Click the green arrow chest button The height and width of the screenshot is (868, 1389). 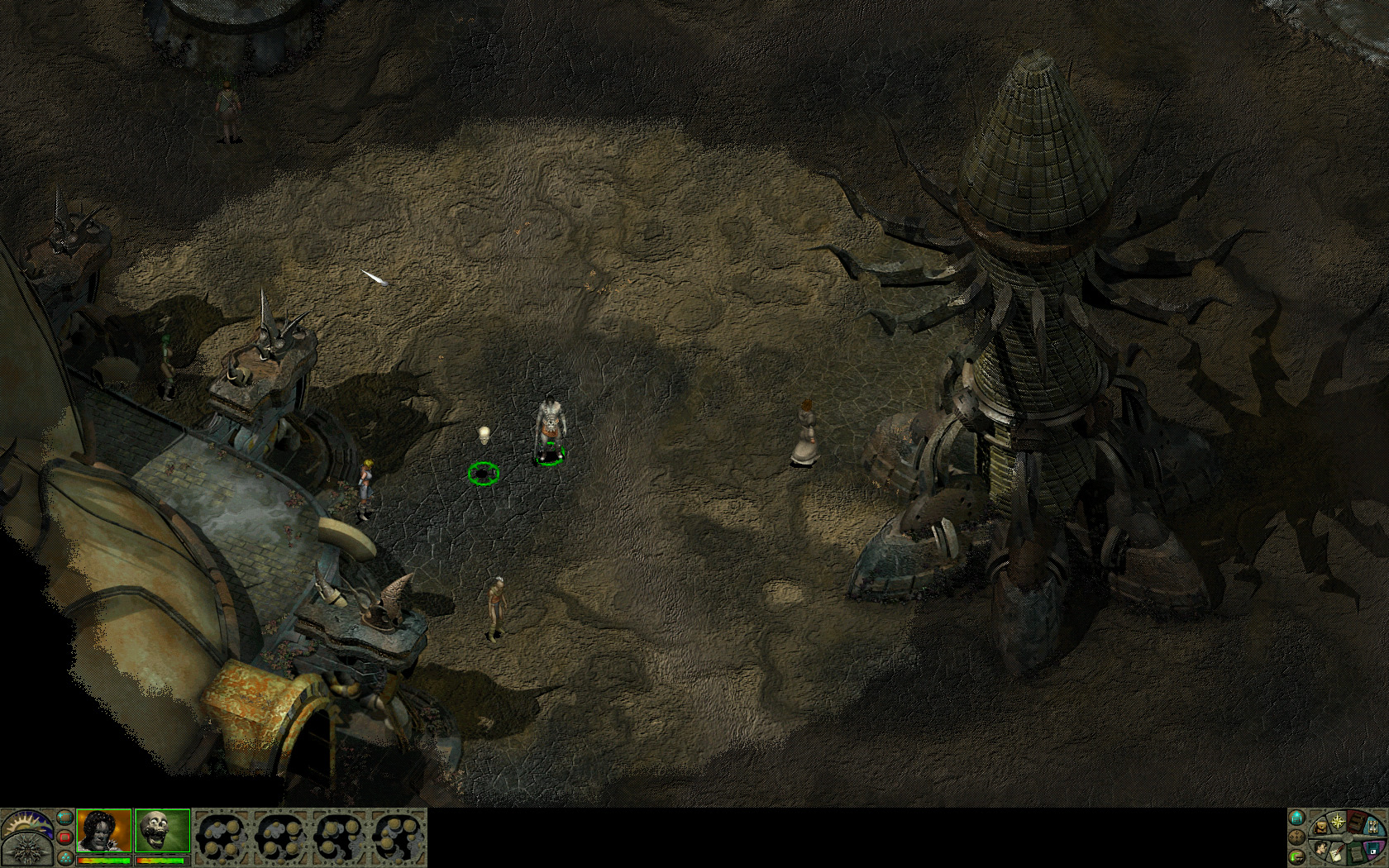point(1296,857)
